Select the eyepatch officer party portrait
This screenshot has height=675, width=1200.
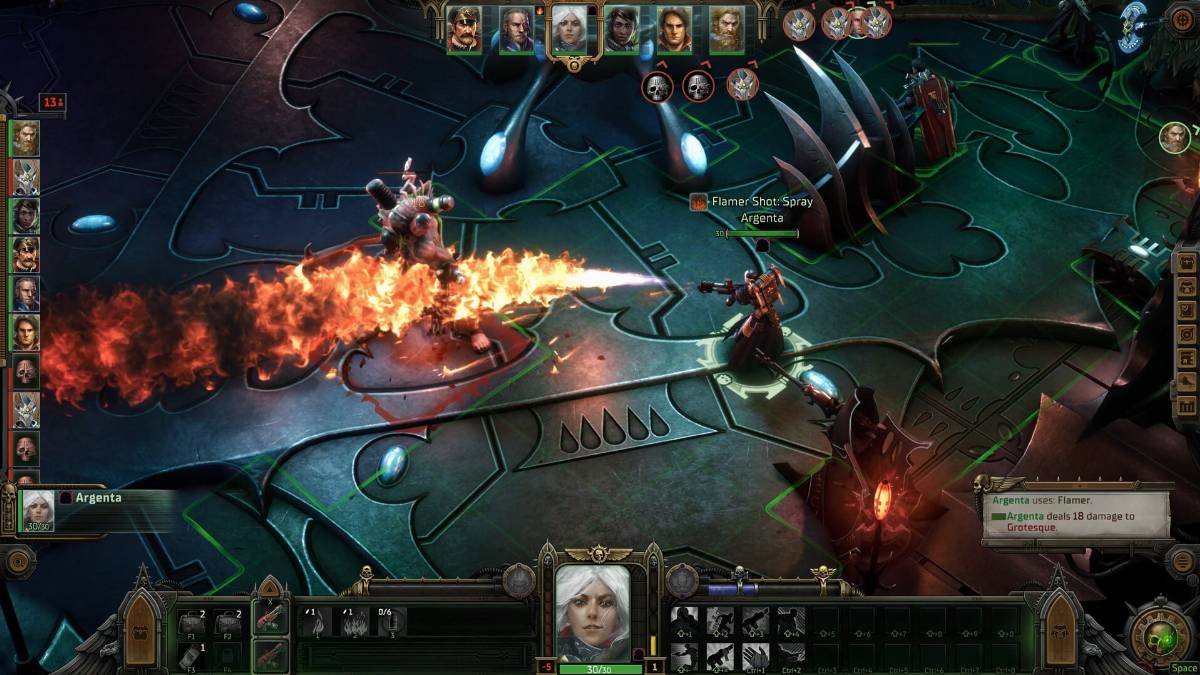pyautogui.click(x=464, y=30)
